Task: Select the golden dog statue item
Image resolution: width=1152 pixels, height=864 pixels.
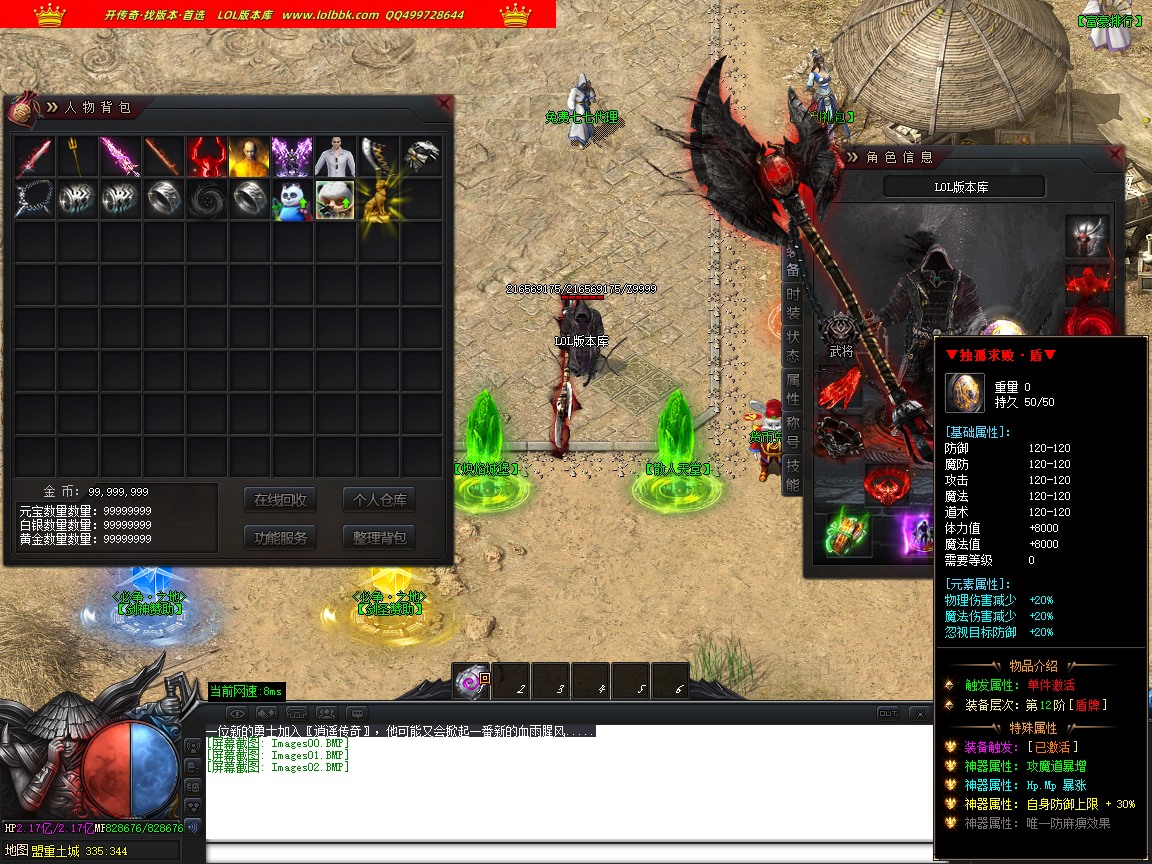Action: [x=378, y=200]
